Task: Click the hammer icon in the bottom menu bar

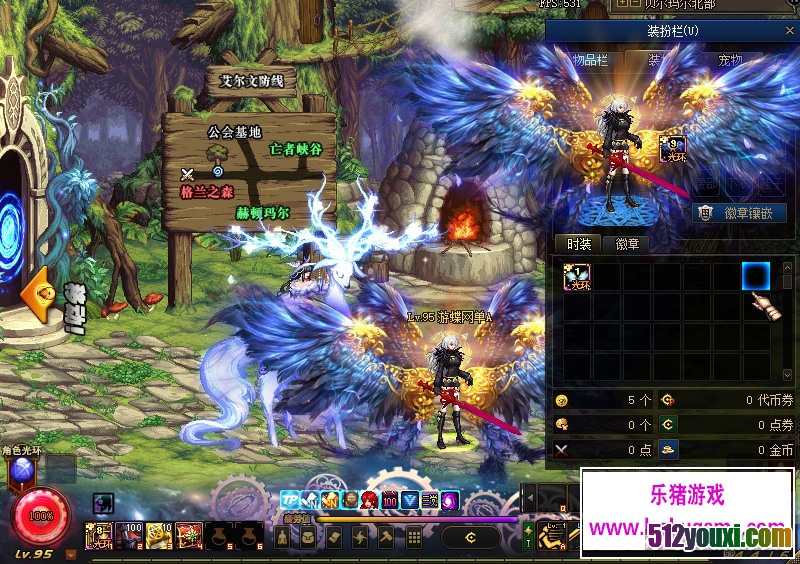Action: coord(386,538)
